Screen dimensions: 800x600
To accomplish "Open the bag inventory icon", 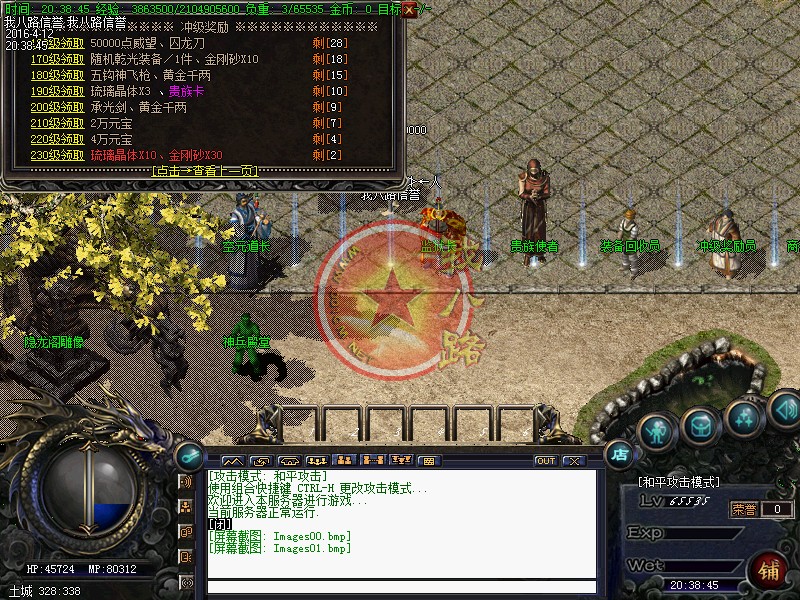I will point(700,425).
